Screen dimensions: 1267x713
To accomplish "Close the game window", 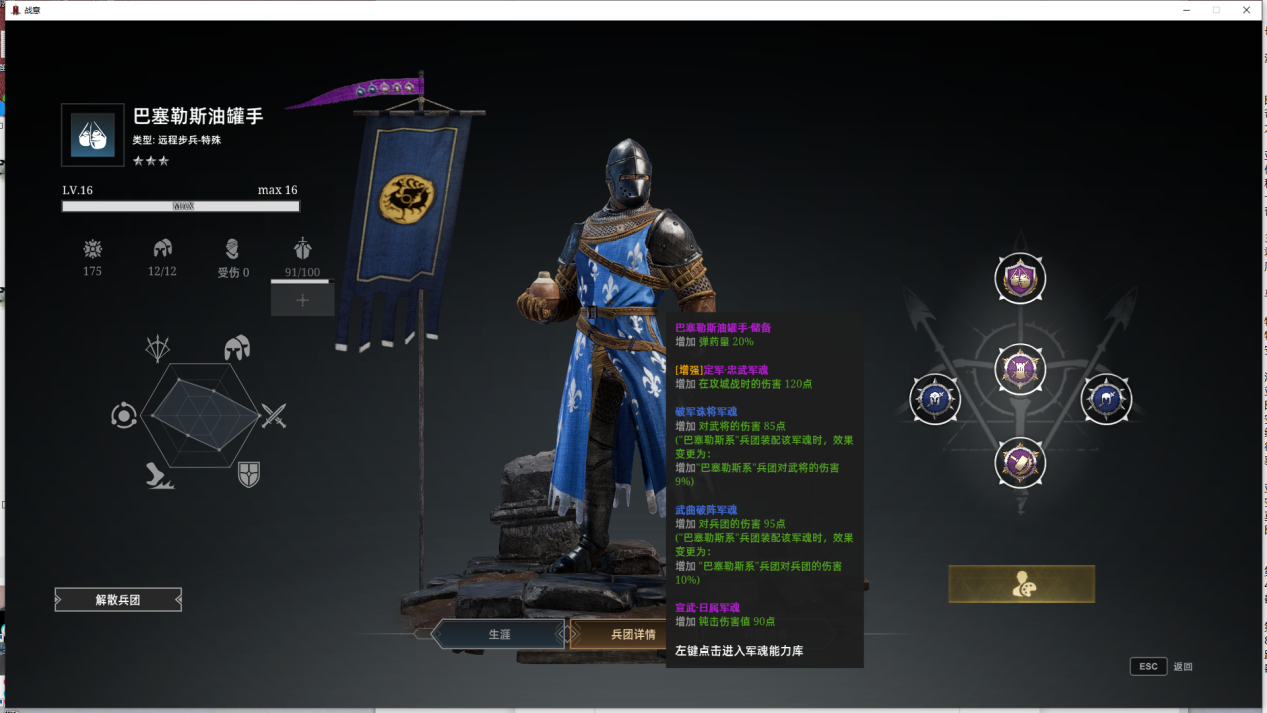I will [x=1246, y=10].
